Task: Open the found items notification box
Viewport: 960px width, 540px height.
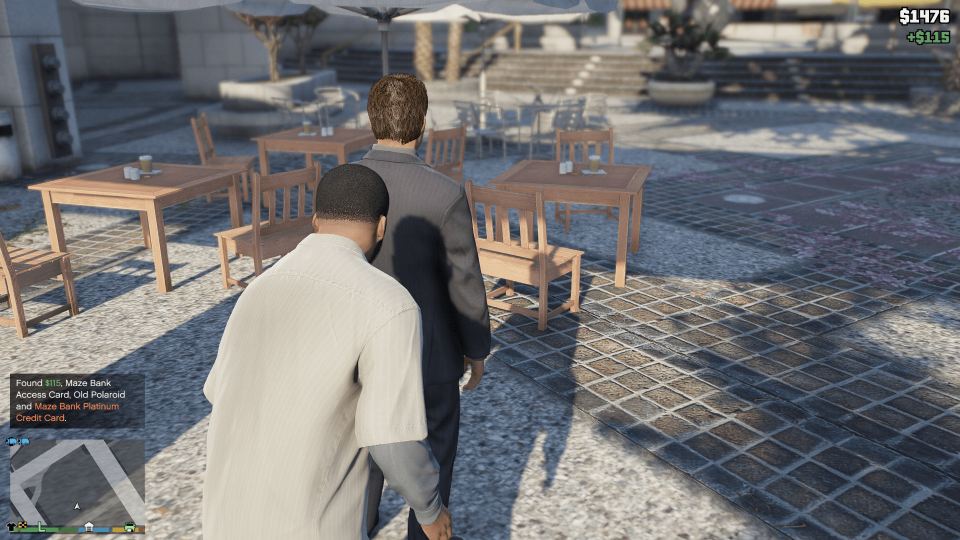Action: pyautogui.click(x=77, y=401)
